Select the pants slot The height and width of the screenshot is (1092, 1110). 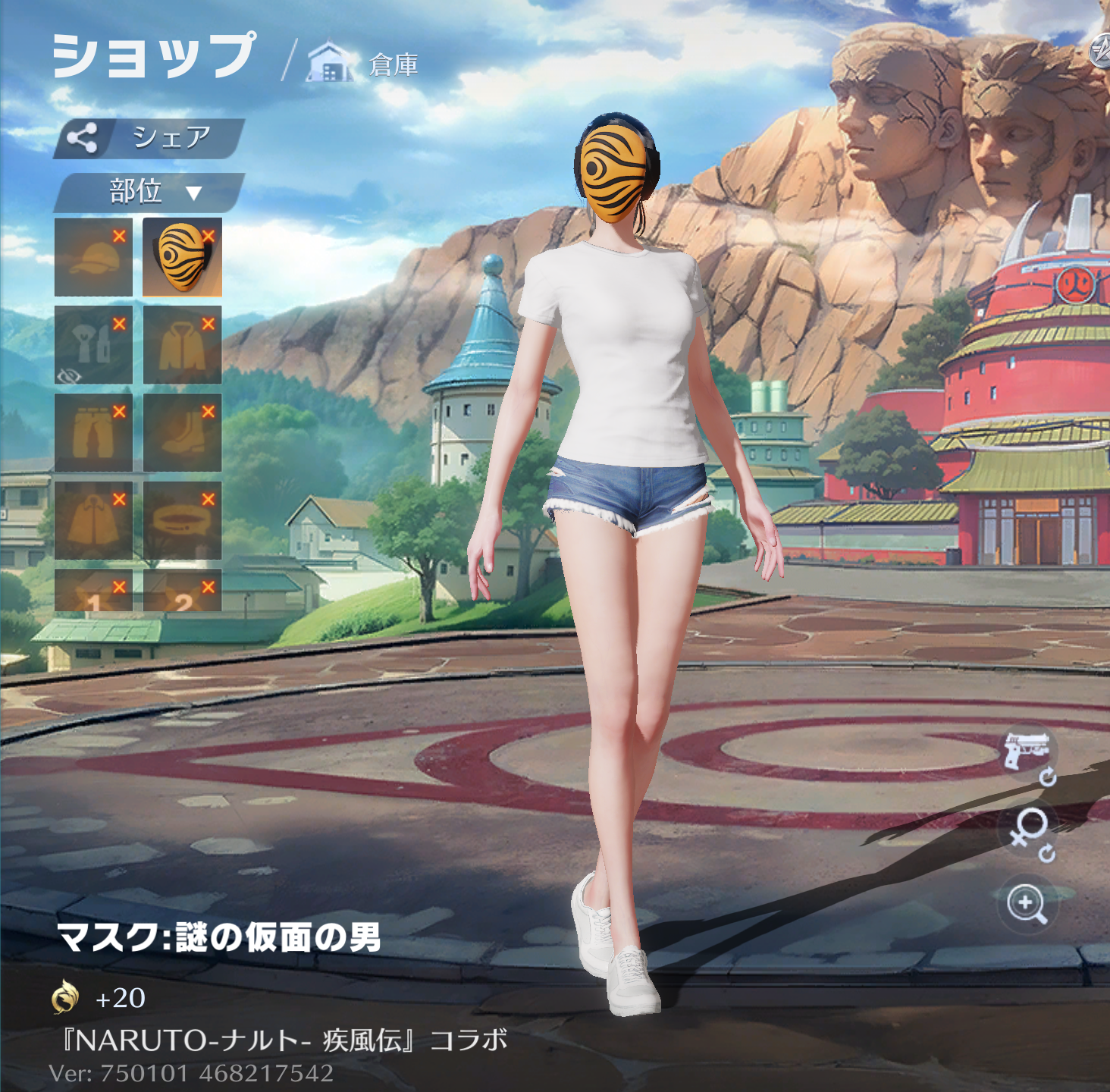(93, 433)
